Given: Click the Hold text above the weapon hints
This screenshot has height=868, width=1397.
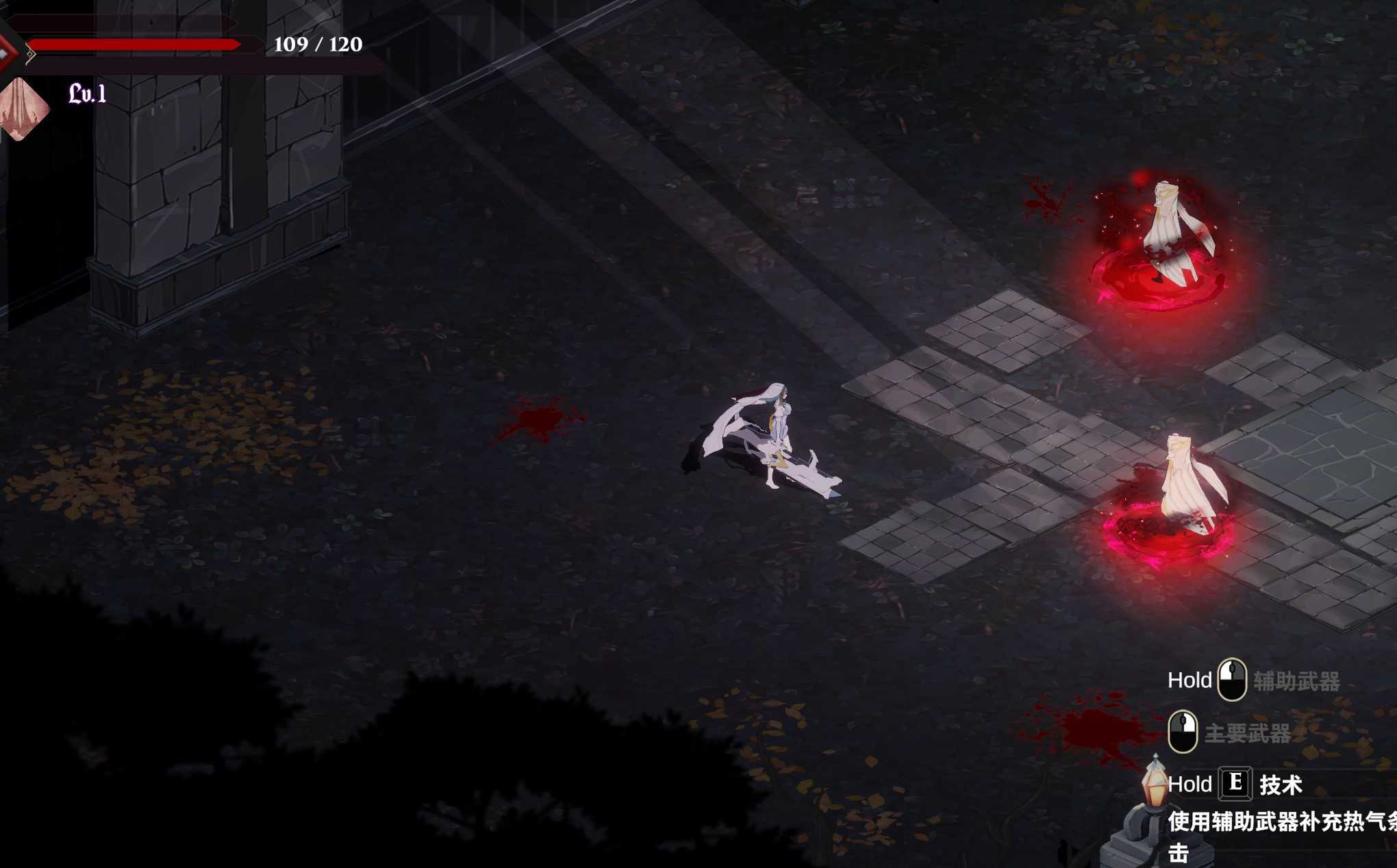Looking at the screenshot, I should click(1189, 680).
